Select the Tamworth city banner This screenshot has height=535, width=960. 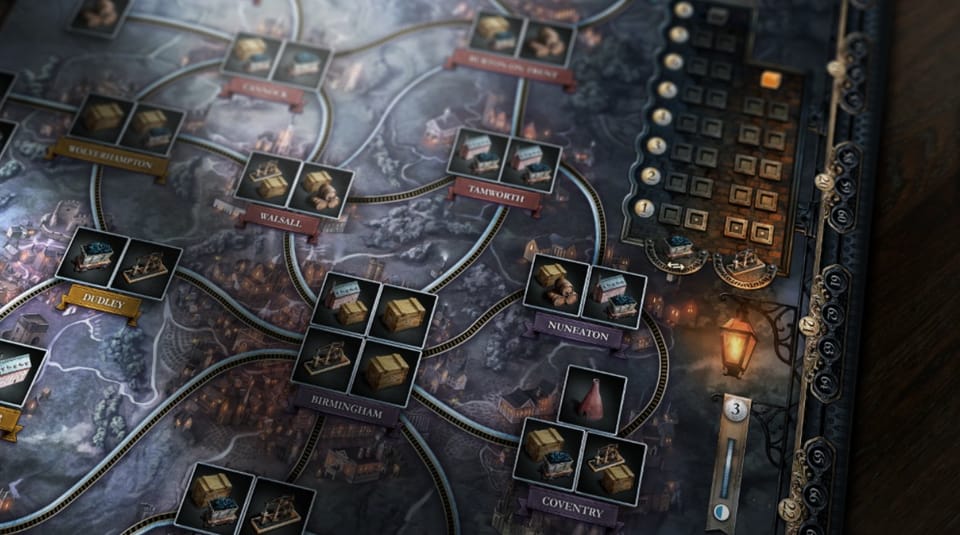click(496, 196)
